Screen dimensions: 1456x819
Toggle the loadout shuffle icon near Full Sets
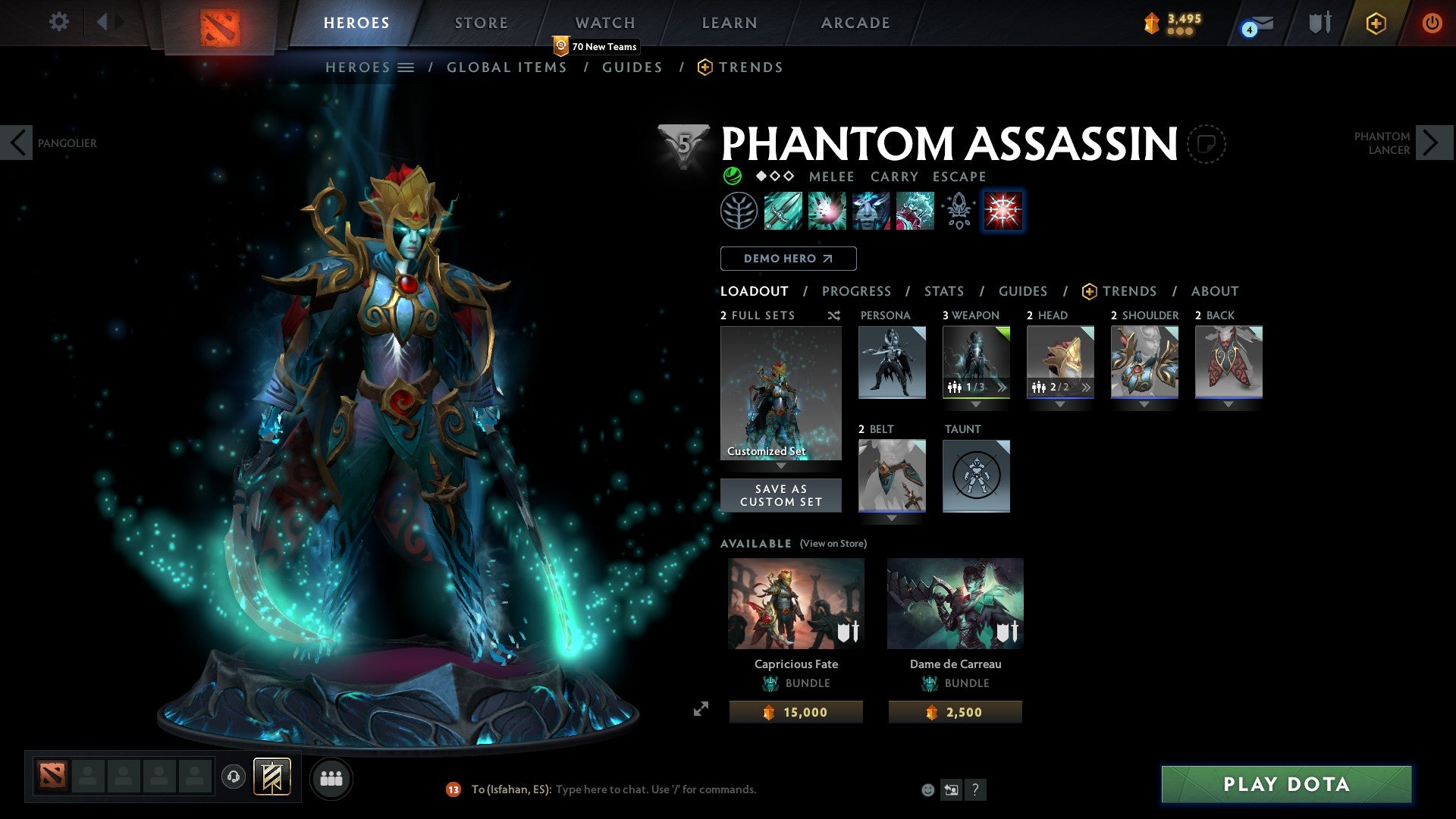(833, 315)
